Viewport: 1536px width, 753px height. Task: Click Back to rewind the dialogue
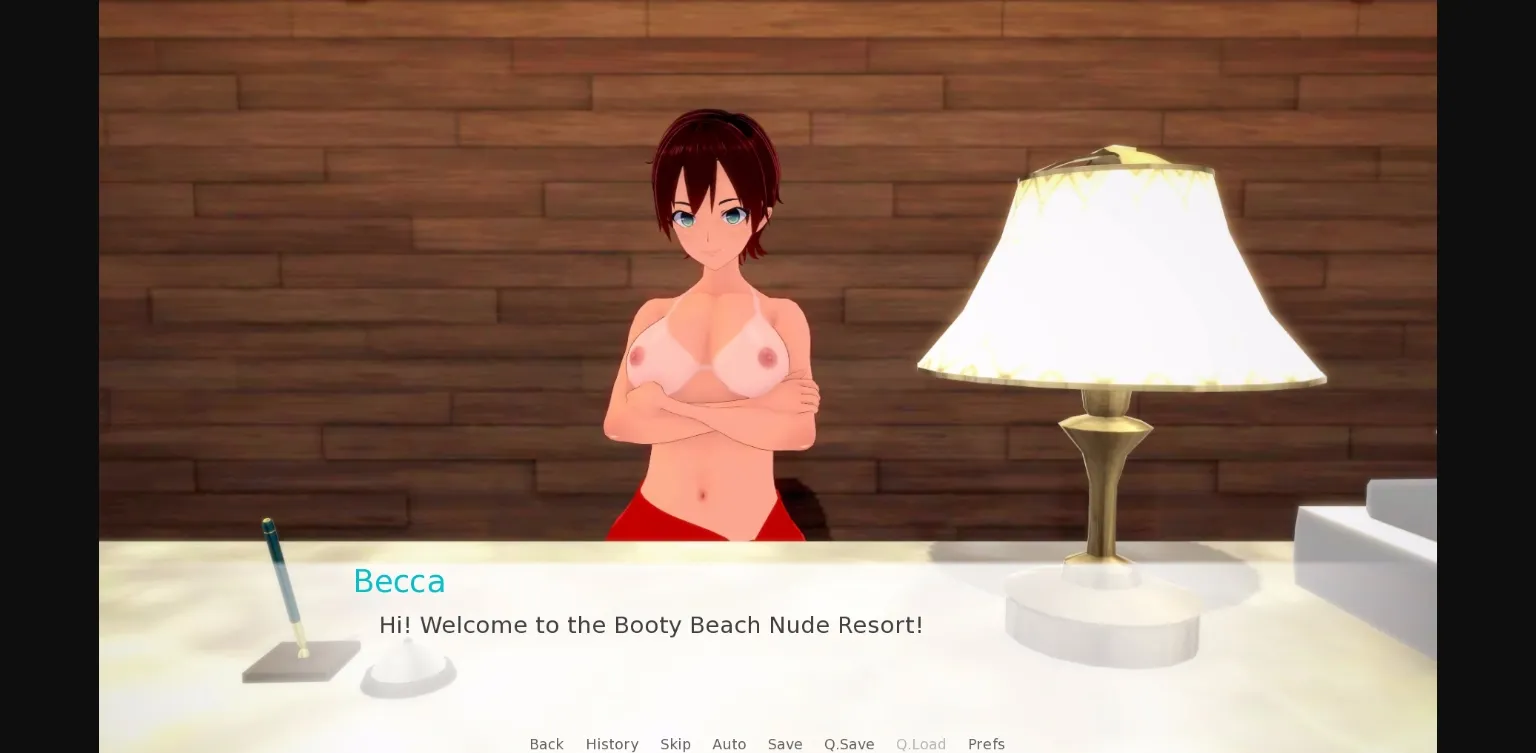point(546,744)
